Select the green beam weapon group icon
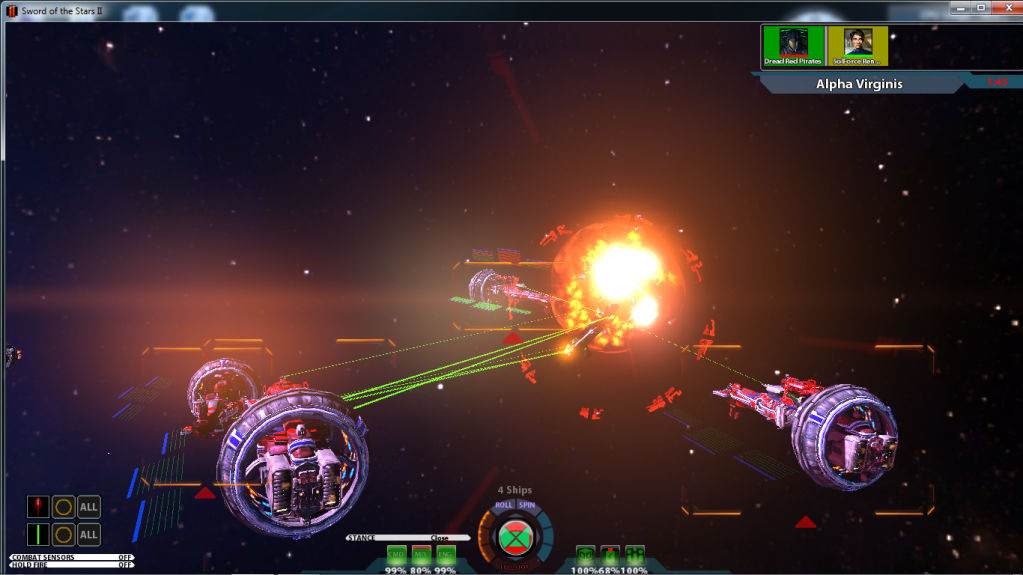The height and width of the screenshot is (575, 1023). pyautogui.click(x=38, y=534)
